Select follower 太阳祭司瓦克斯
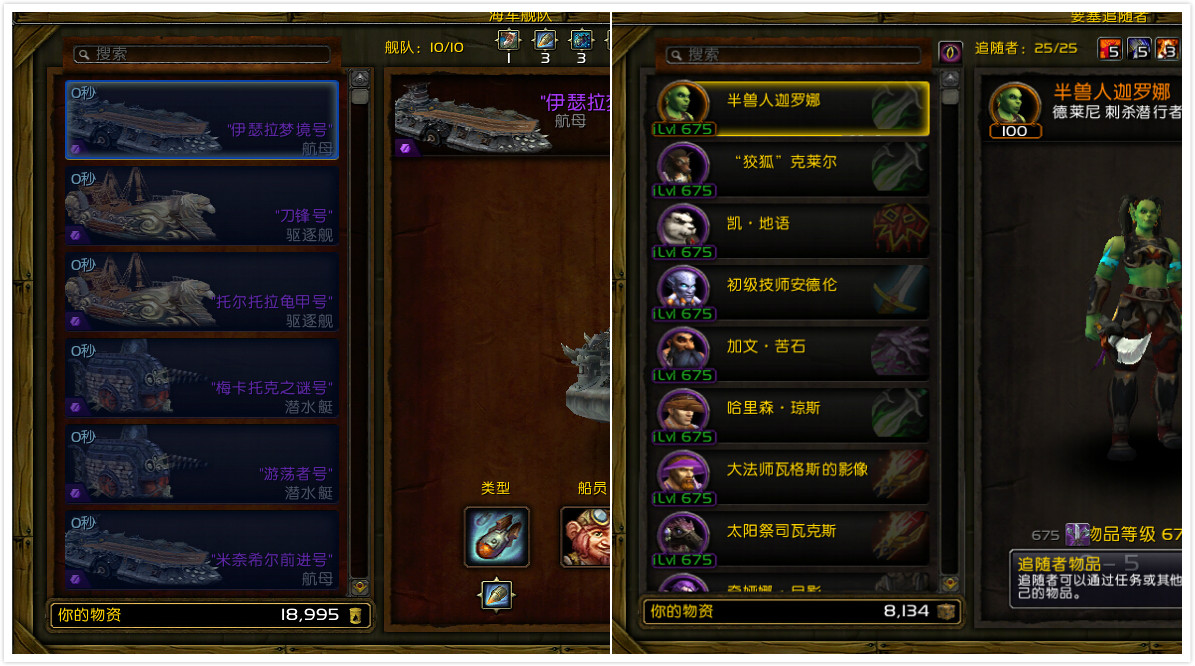The height and width of the screenshot is (666, 1195). pyautogui.click(x=792, y=539)
